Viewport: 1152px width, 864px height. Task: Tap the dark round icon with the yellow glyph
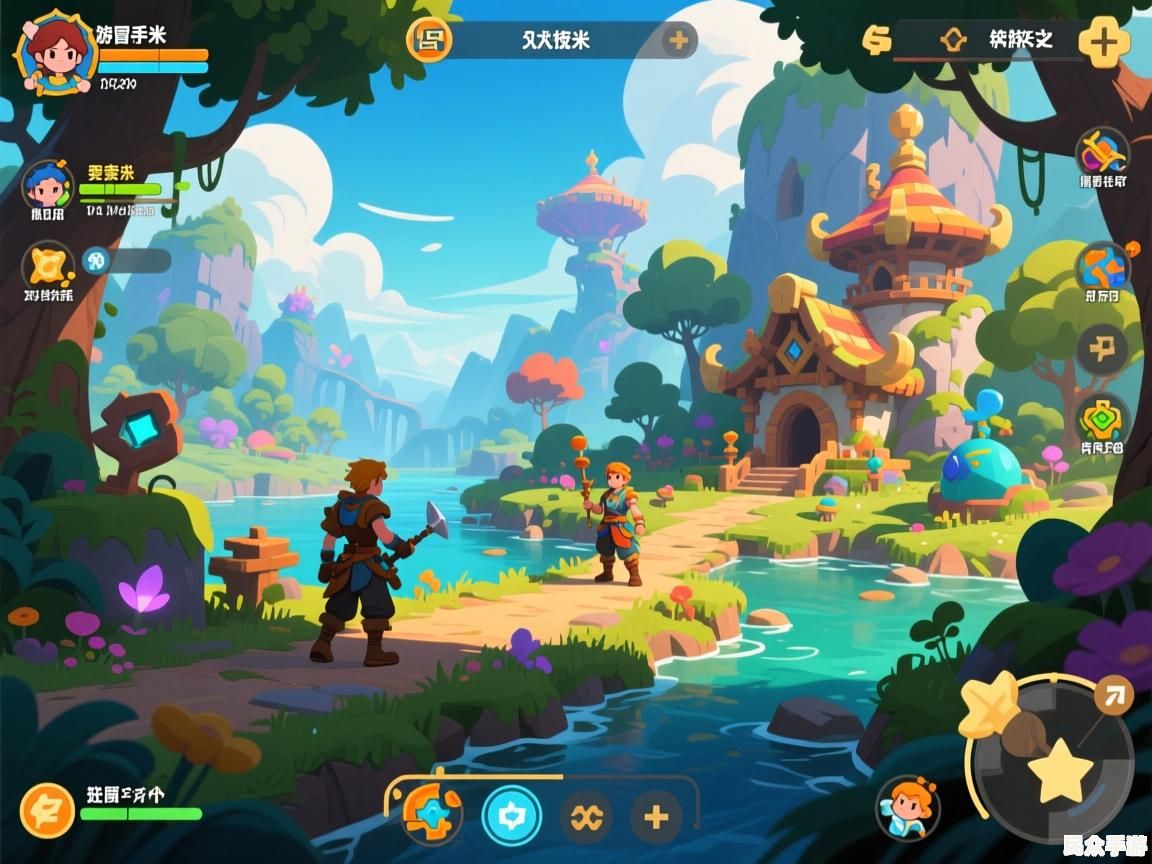(1102, 350)
